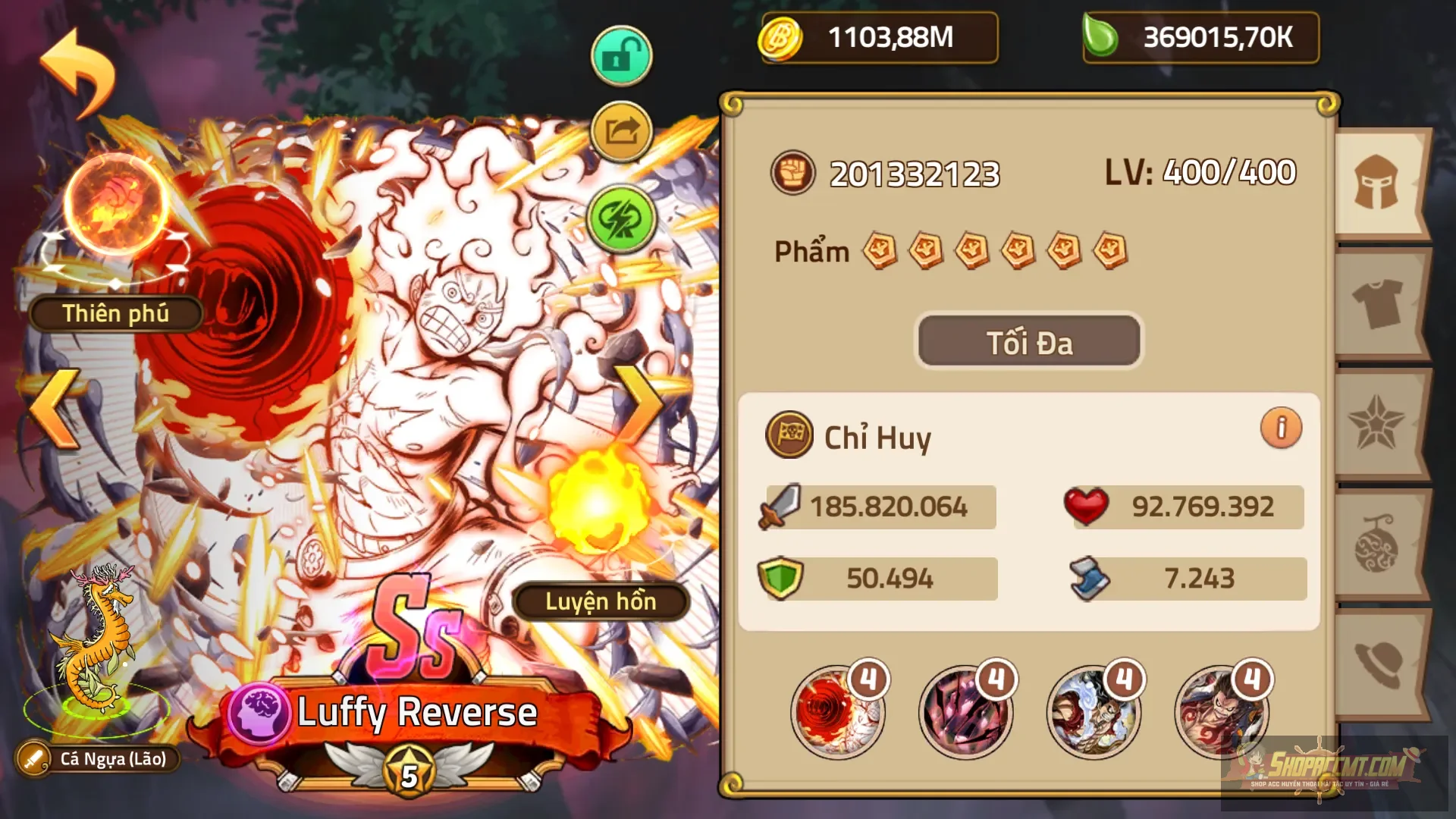
Task: Click the sword attack stat icon
Action: point(781,507)
